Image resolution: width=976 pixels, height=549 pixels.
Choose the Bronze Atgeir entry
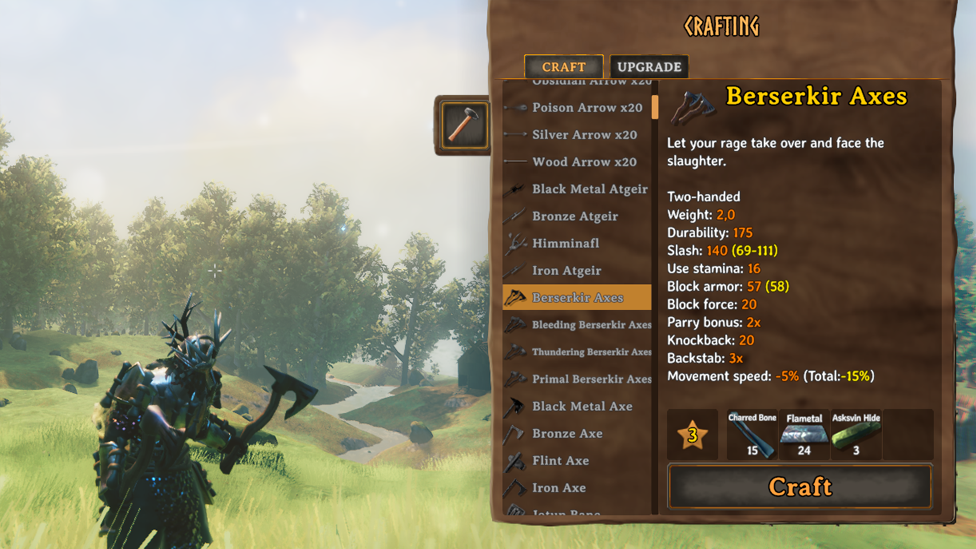tap(574, 216)
